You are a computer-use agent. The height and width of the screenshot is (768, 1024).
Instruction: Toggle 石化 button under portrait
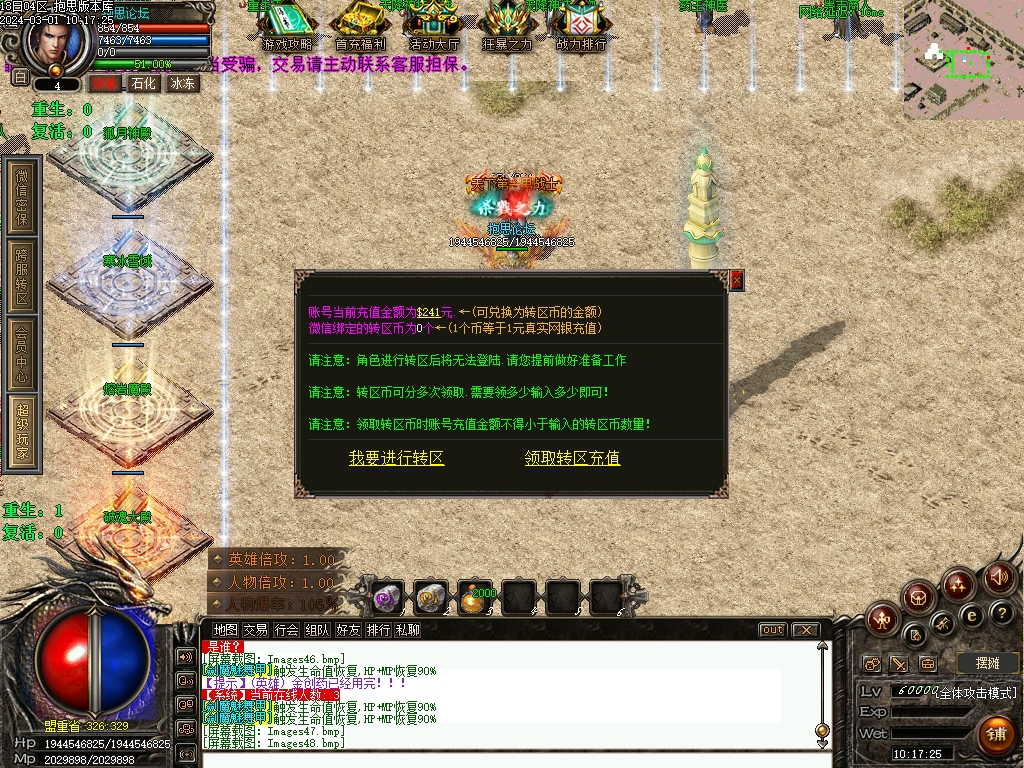(x=143, y=84)
